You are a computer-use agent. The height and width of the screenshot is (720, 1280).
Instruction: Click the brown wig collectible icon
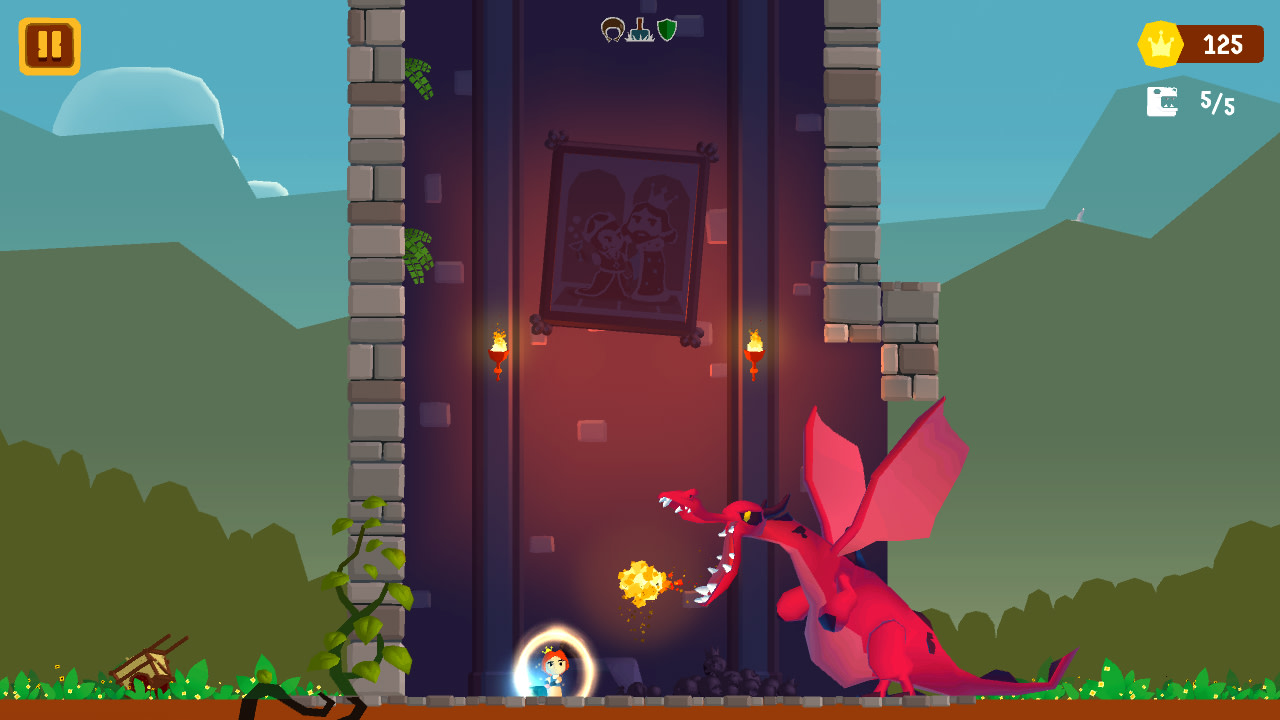pyautogui.click(x=612, y=29)
